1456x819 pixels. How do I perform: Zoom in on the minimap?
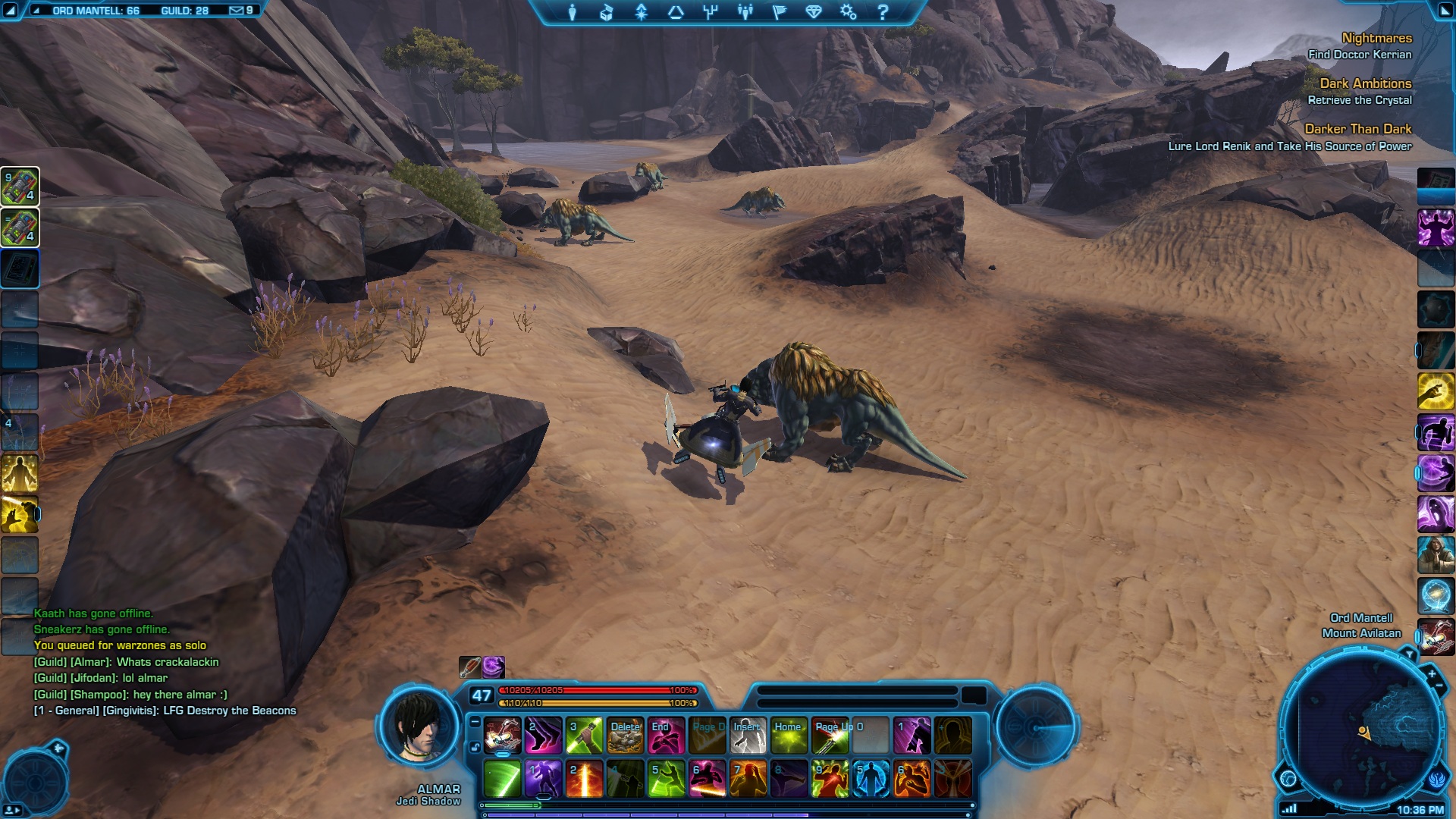tap(1431, 674)
